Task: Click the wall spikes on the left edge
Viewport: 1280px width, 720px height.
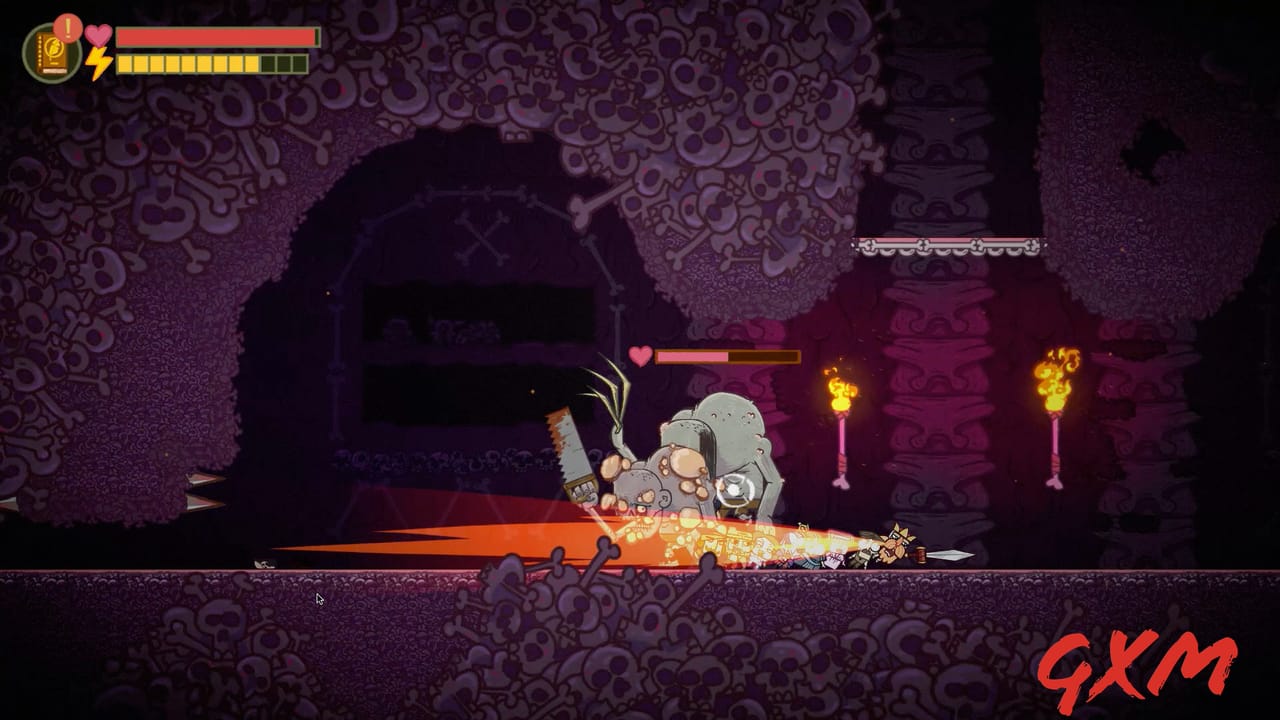Action: [205, 490]
